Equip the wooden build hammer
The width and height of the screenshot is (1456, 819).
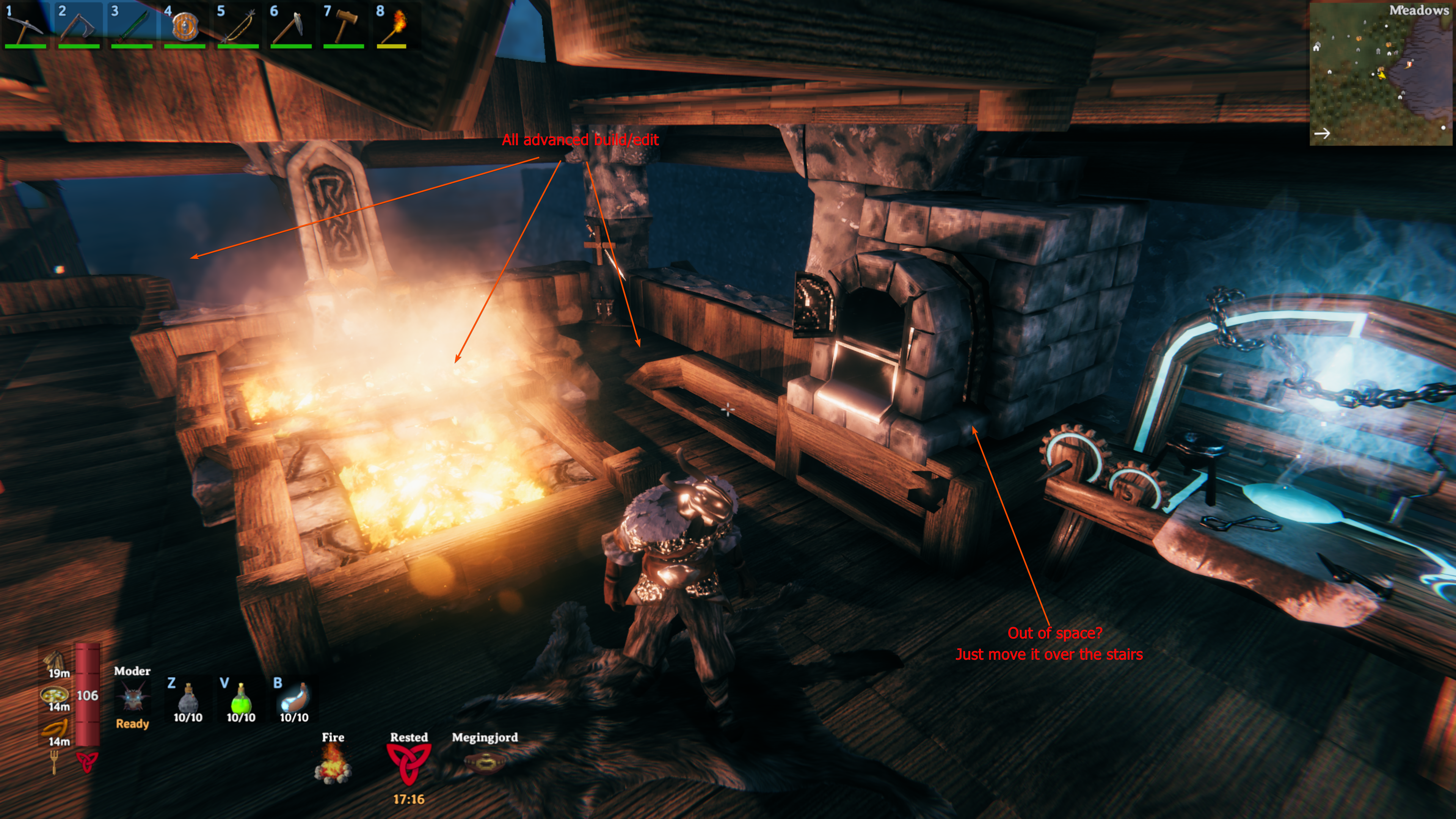click(344, 25)
